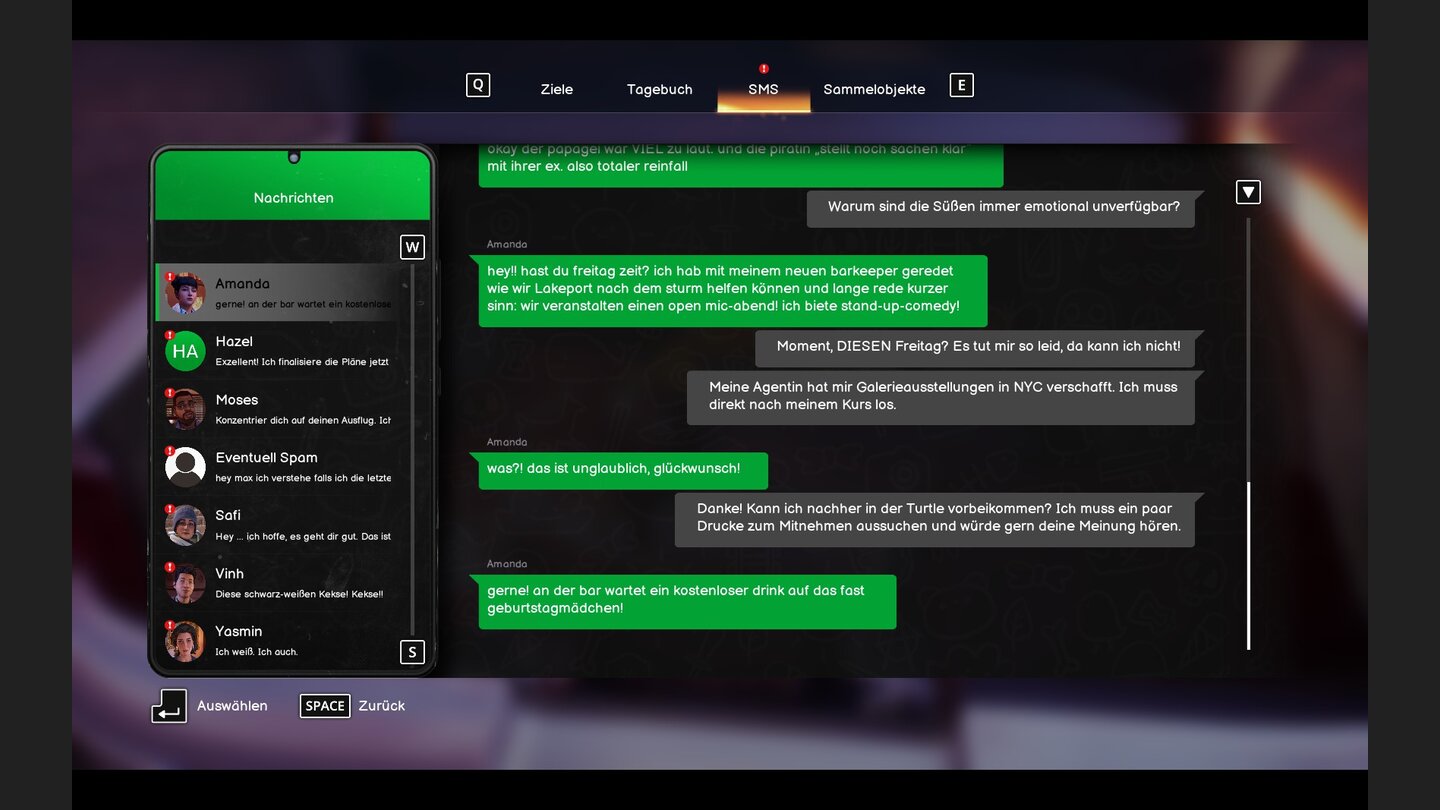Click the Enter key icon next to Auswählen

coord(169,706)
